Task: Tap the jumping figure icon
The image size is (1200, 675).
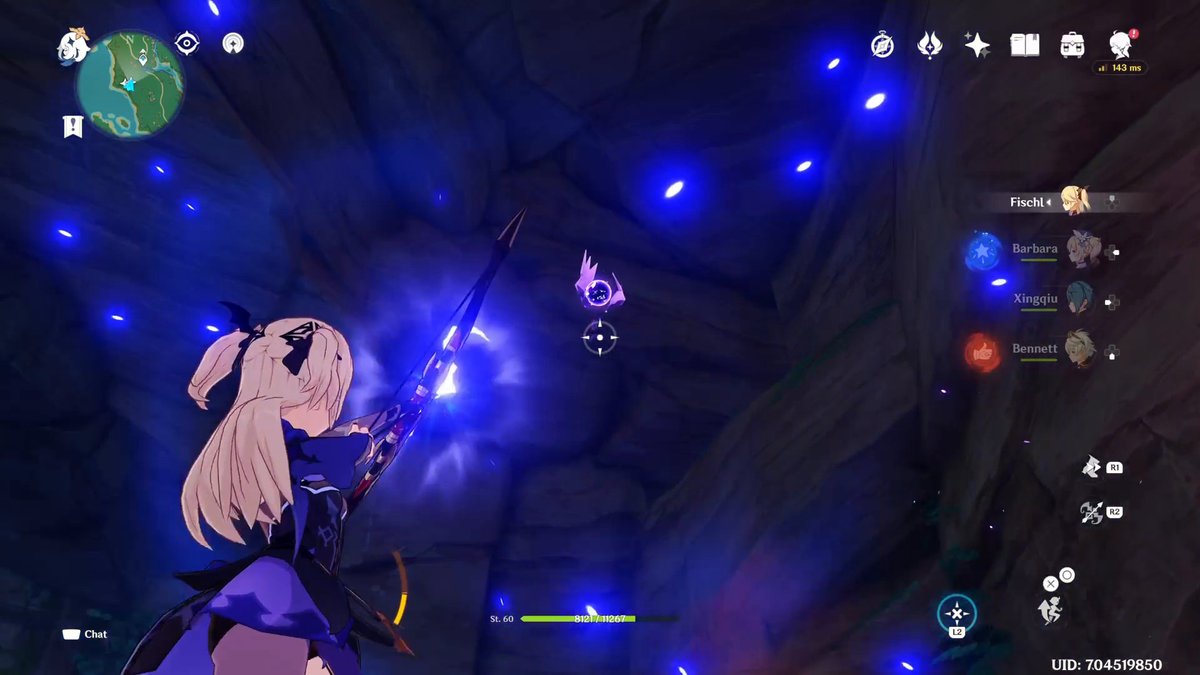Action: pos(1050,609)
